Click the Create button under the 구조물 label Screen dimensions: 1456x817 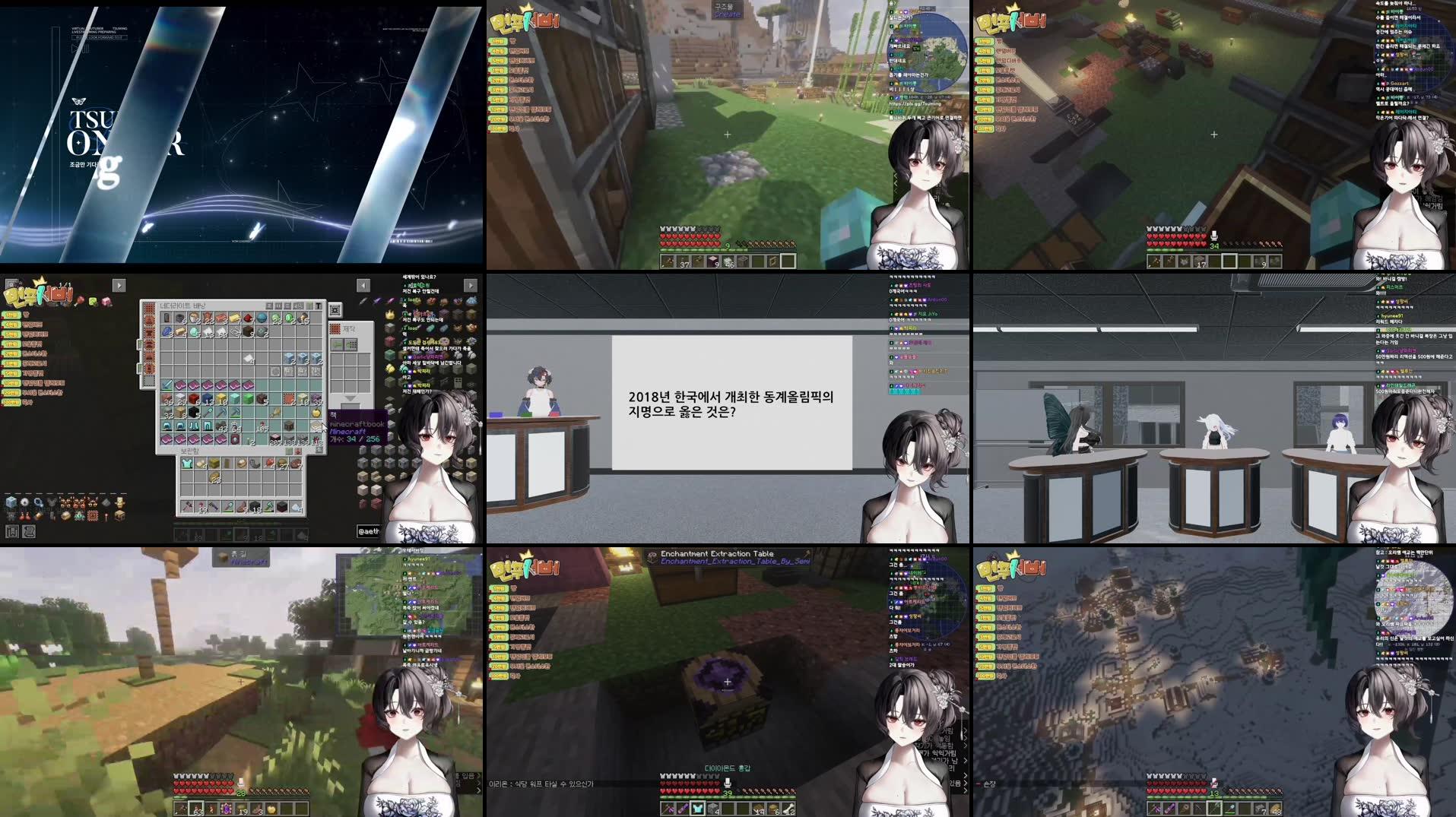coord(727,15)
